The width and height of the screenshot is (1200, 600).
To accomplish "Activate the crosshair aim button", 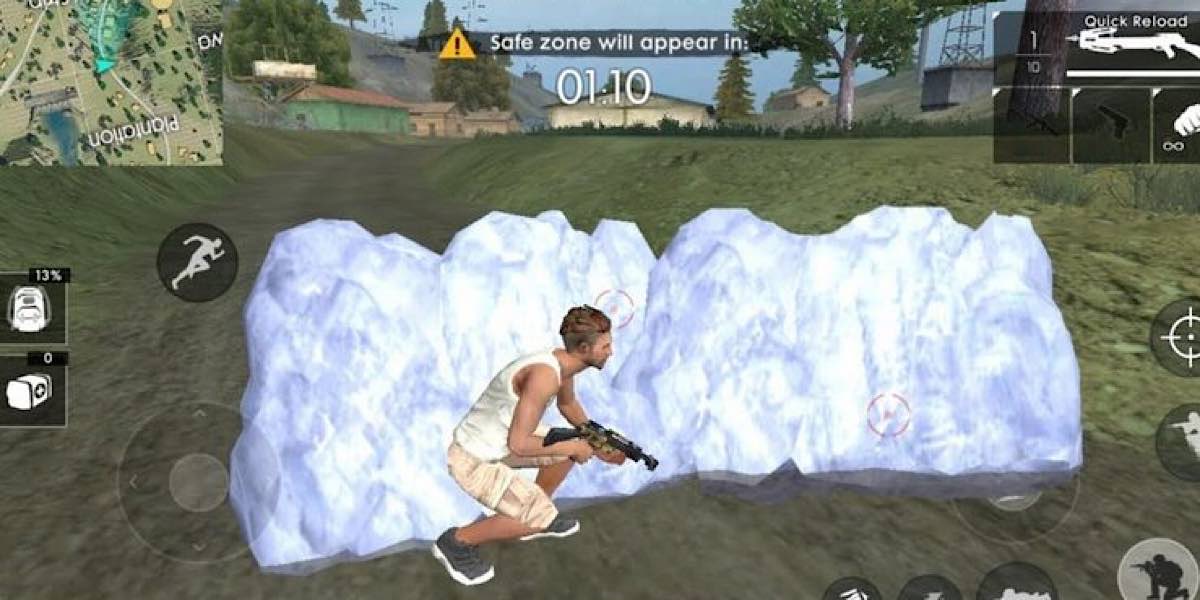I will tap(1180, 336).
